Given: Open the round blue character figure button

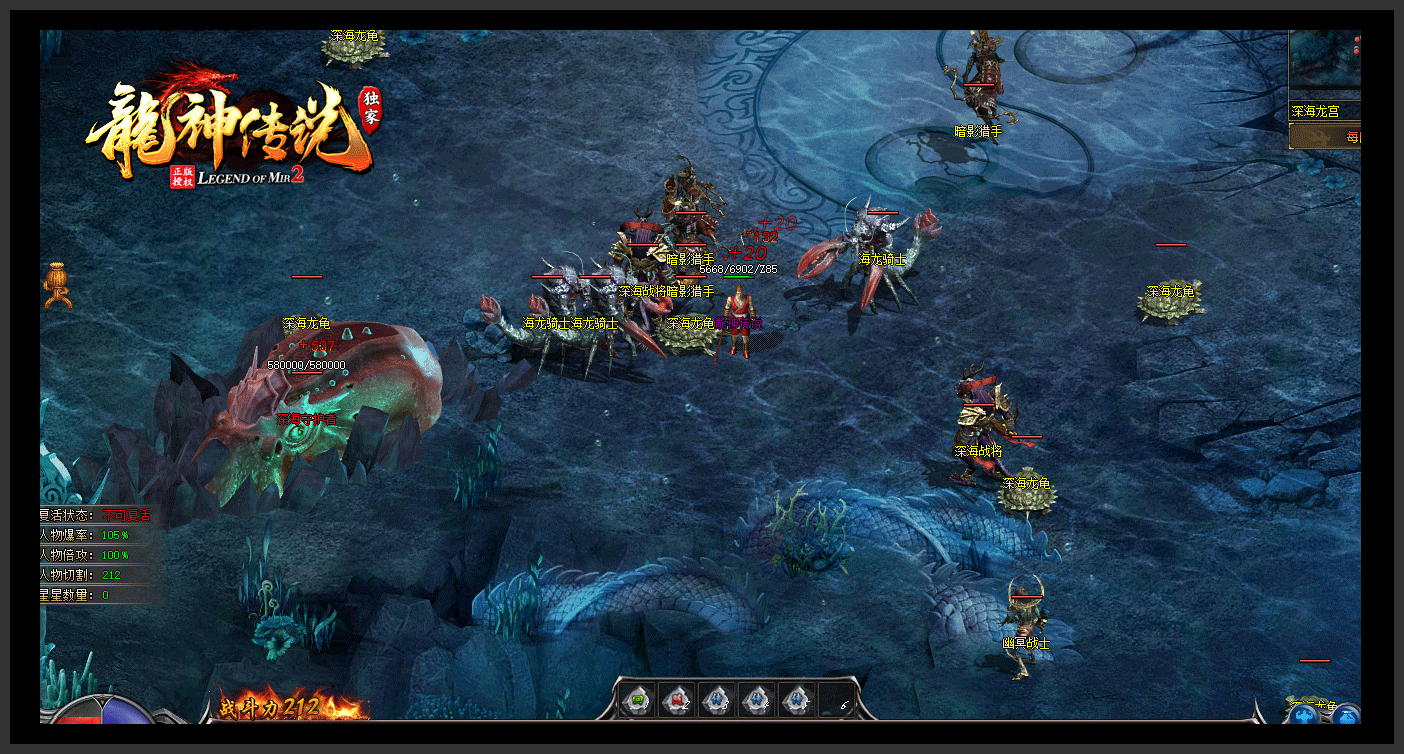Looking at the screenshot, I should 1303,716.
